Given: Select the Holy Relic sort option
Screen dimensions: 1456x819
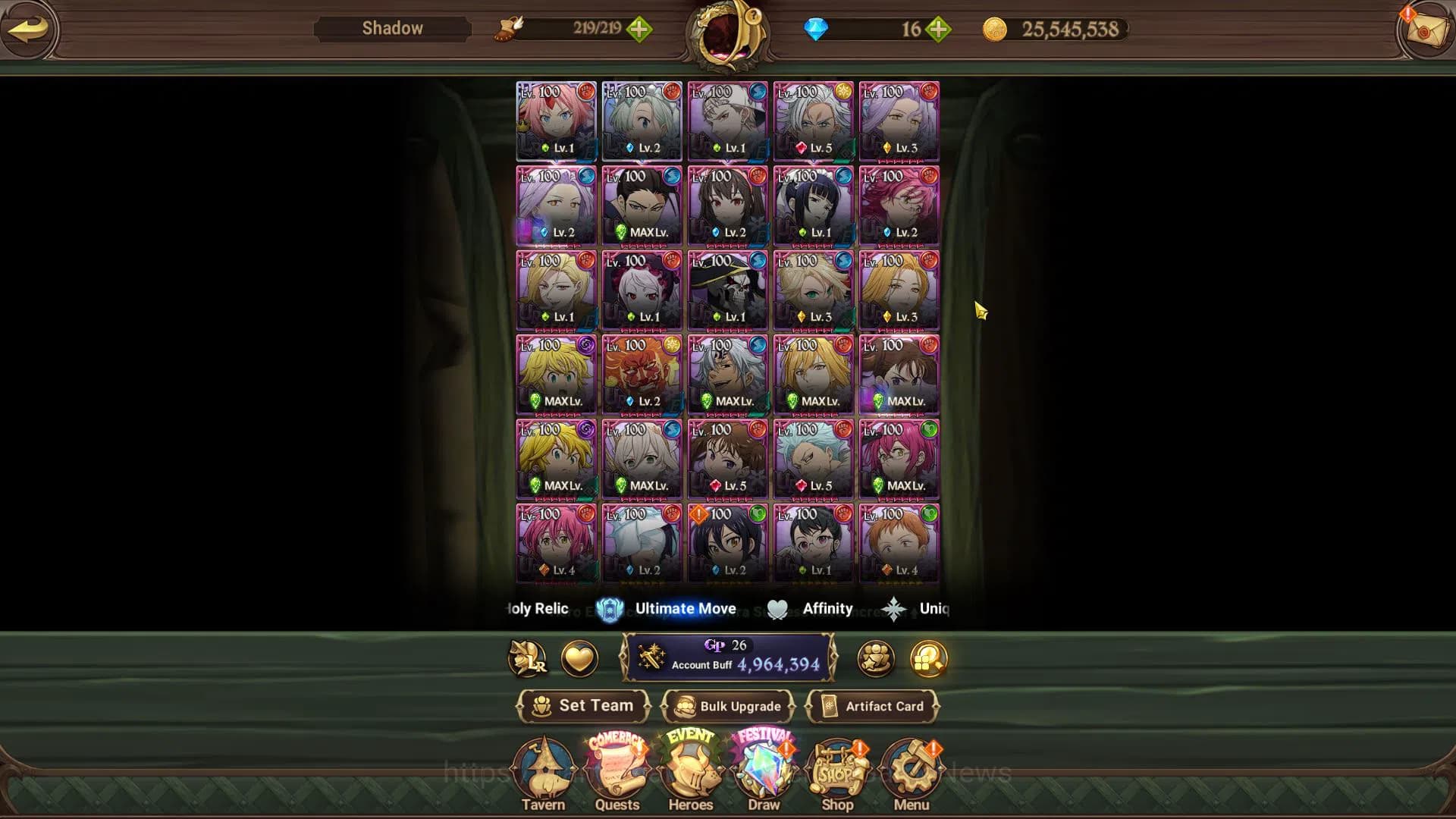Looking at the screenshot, I should click(x=536, y=607).
